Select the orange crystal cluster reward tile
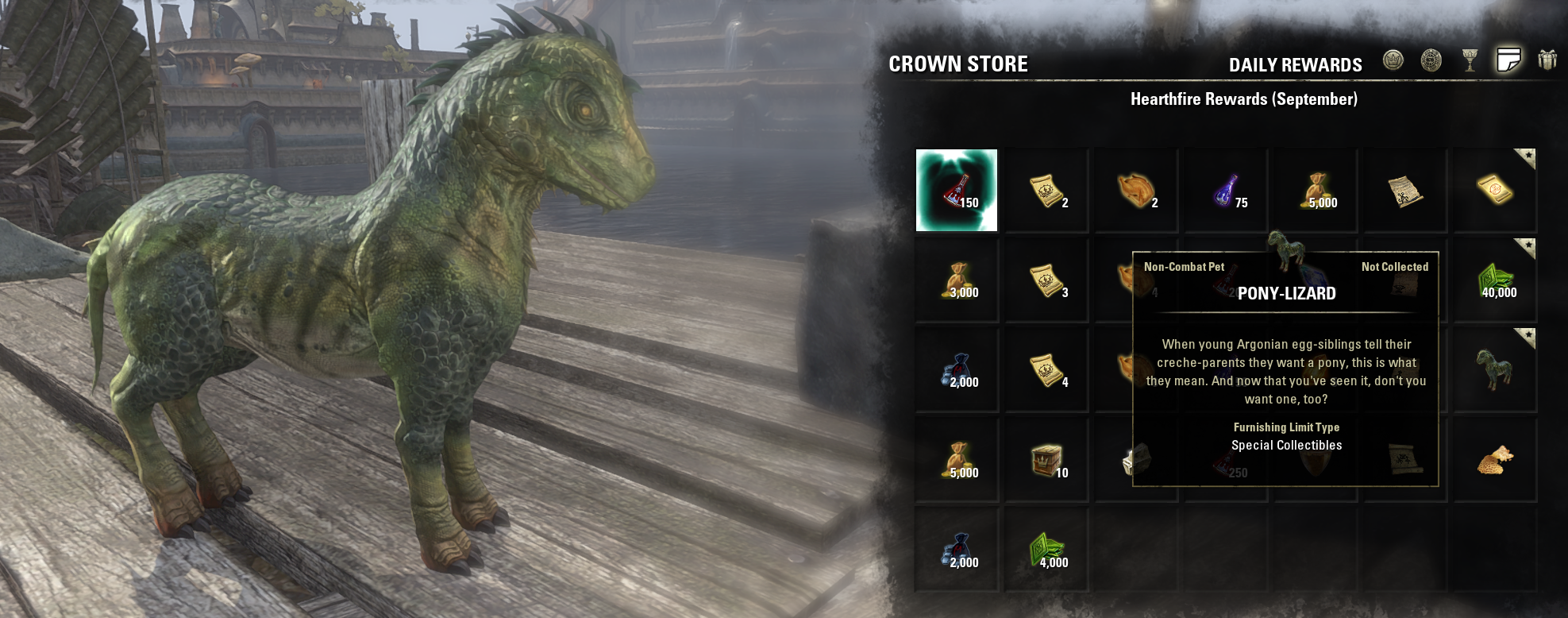 (1495, 461)
